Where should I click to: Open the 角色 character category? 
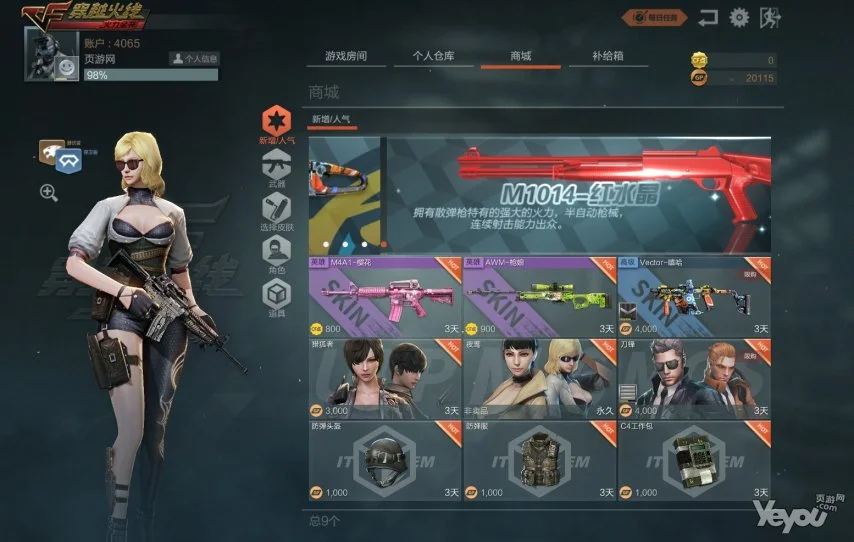coord(276,256)
